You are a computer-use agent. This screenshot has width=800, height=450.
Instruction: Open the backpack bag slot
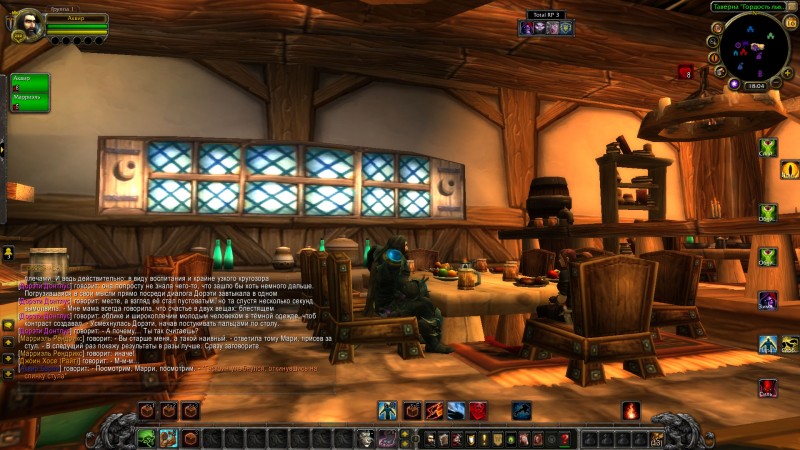(656, 438)
